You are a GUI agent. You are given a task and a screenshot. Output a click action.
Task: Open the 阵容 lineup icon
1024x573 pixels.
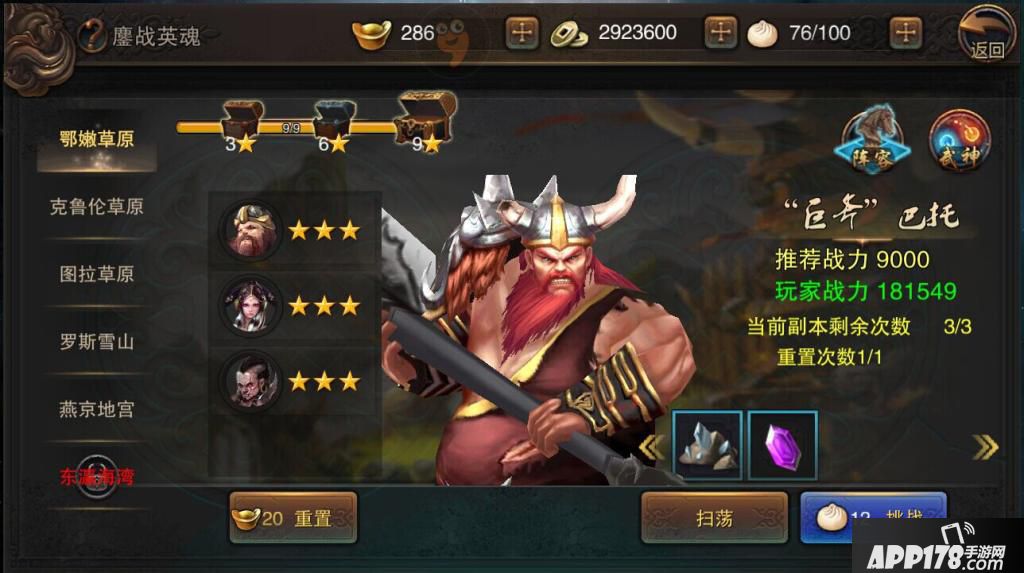(873, 141)
